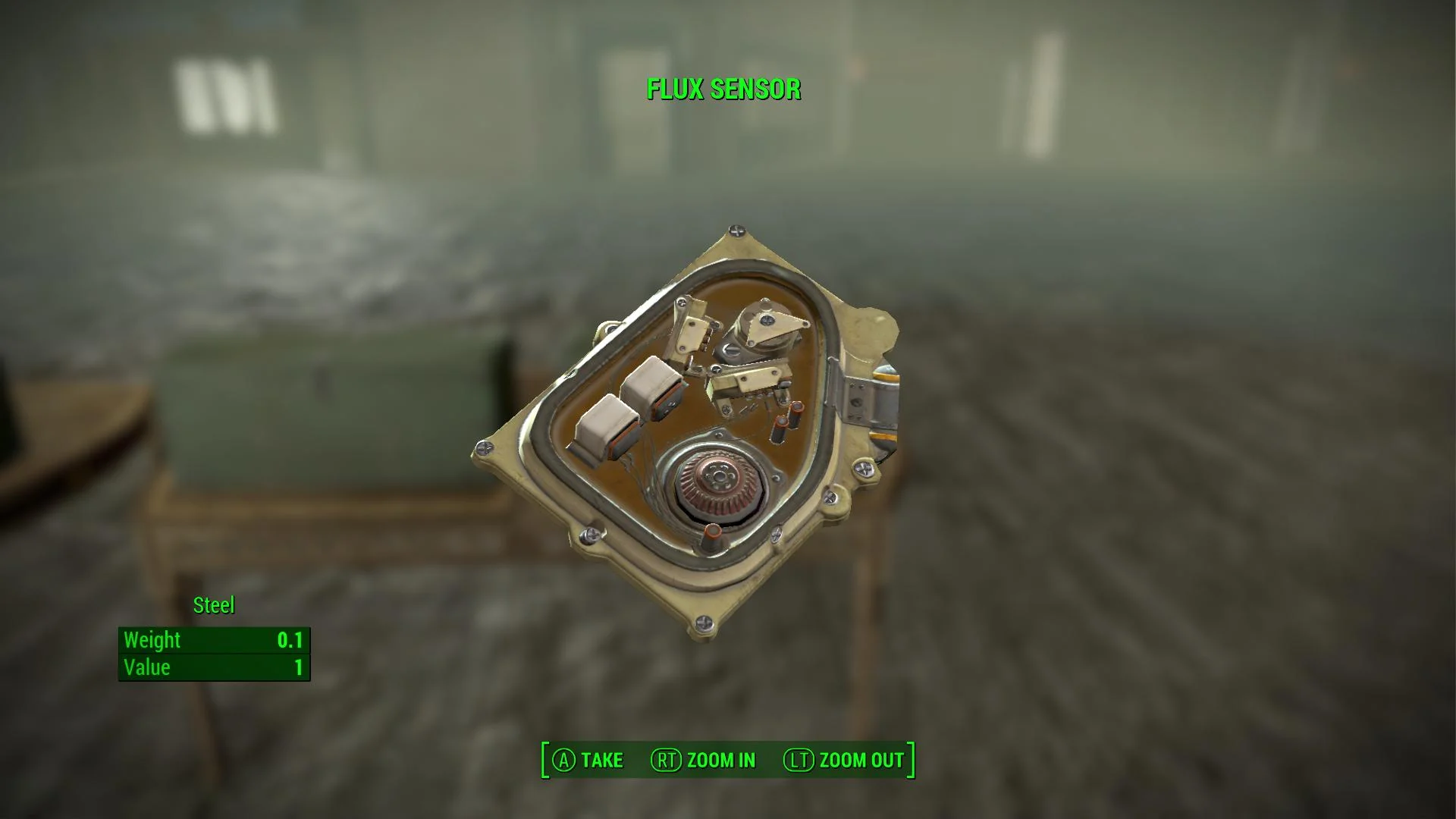
Task: Click the ZOOM IN label on the action bar
Action: [x=720, y=760]
